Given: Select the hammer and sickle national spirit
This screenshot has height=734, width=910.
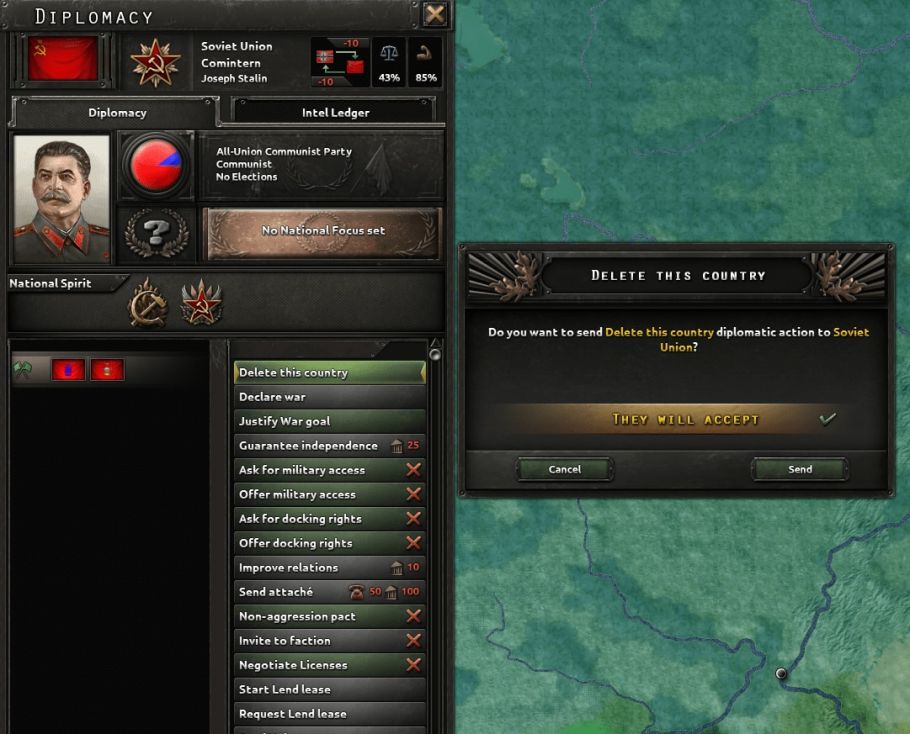Looking at the screenshot, I should tap(148, 302).
